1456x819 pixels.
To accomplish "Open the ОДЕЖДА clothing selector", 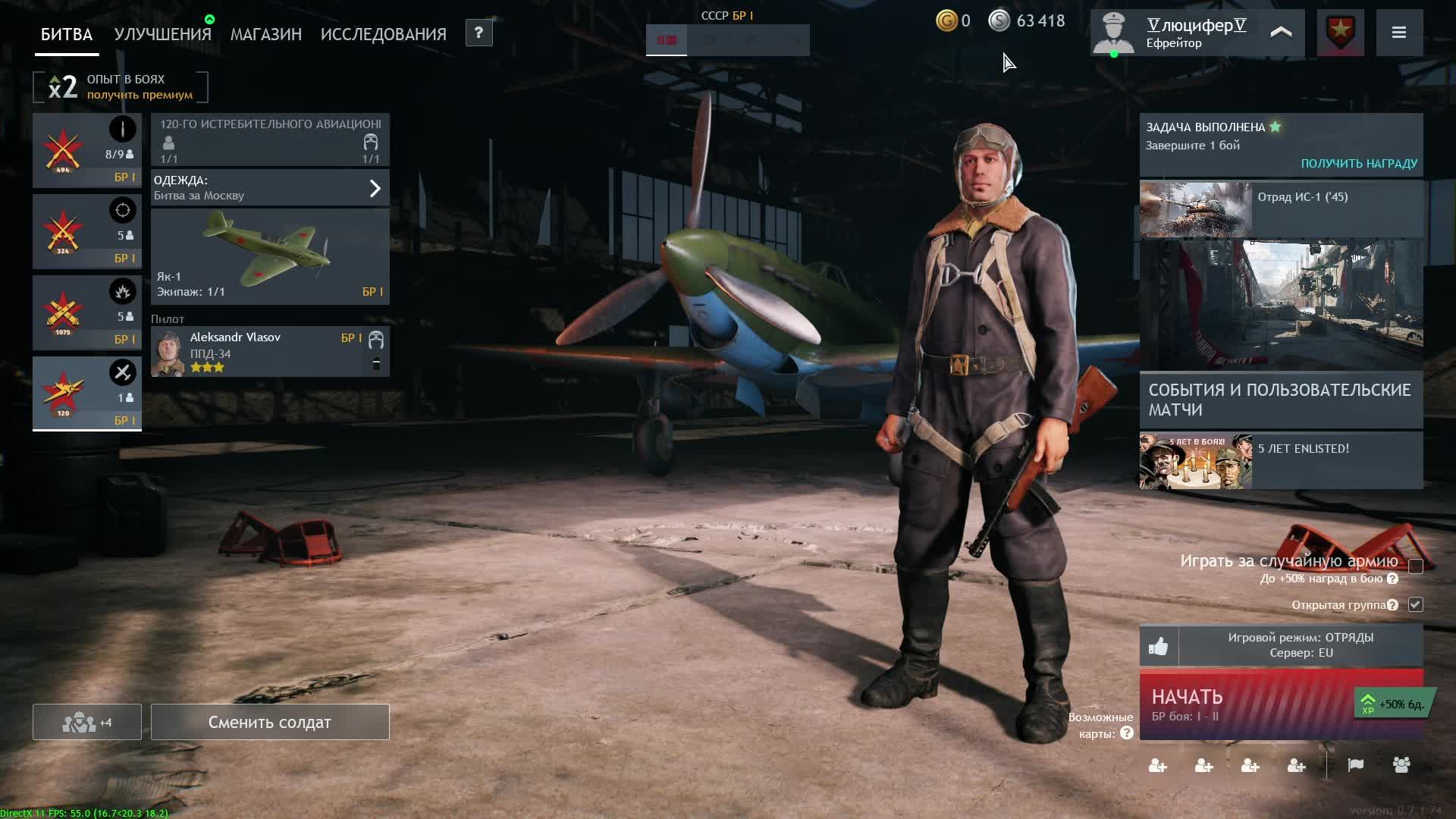I will (x=270, y=187).
